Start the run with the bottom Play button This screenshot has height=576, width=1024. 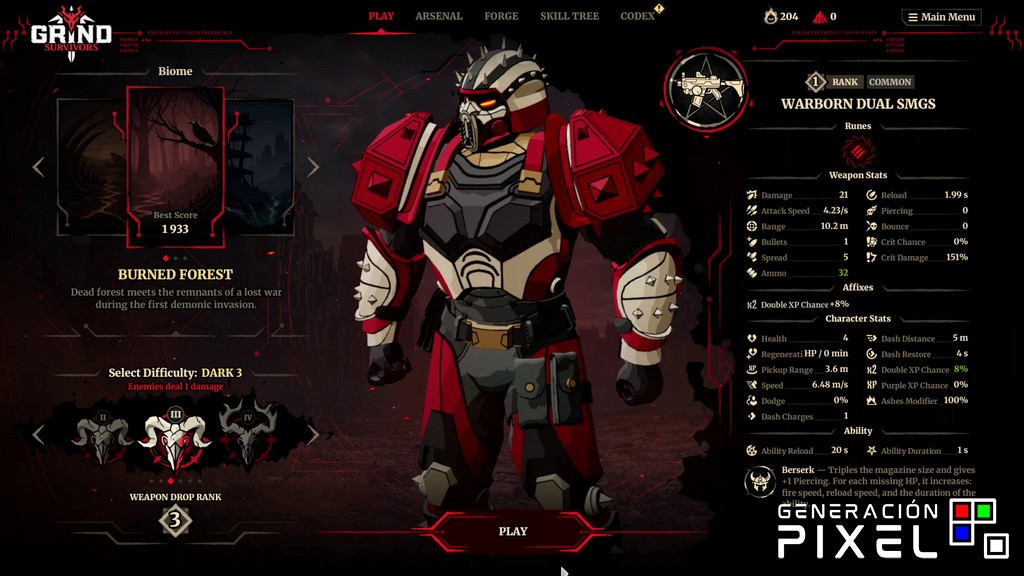pyautogui.click(x=513, y=531)
